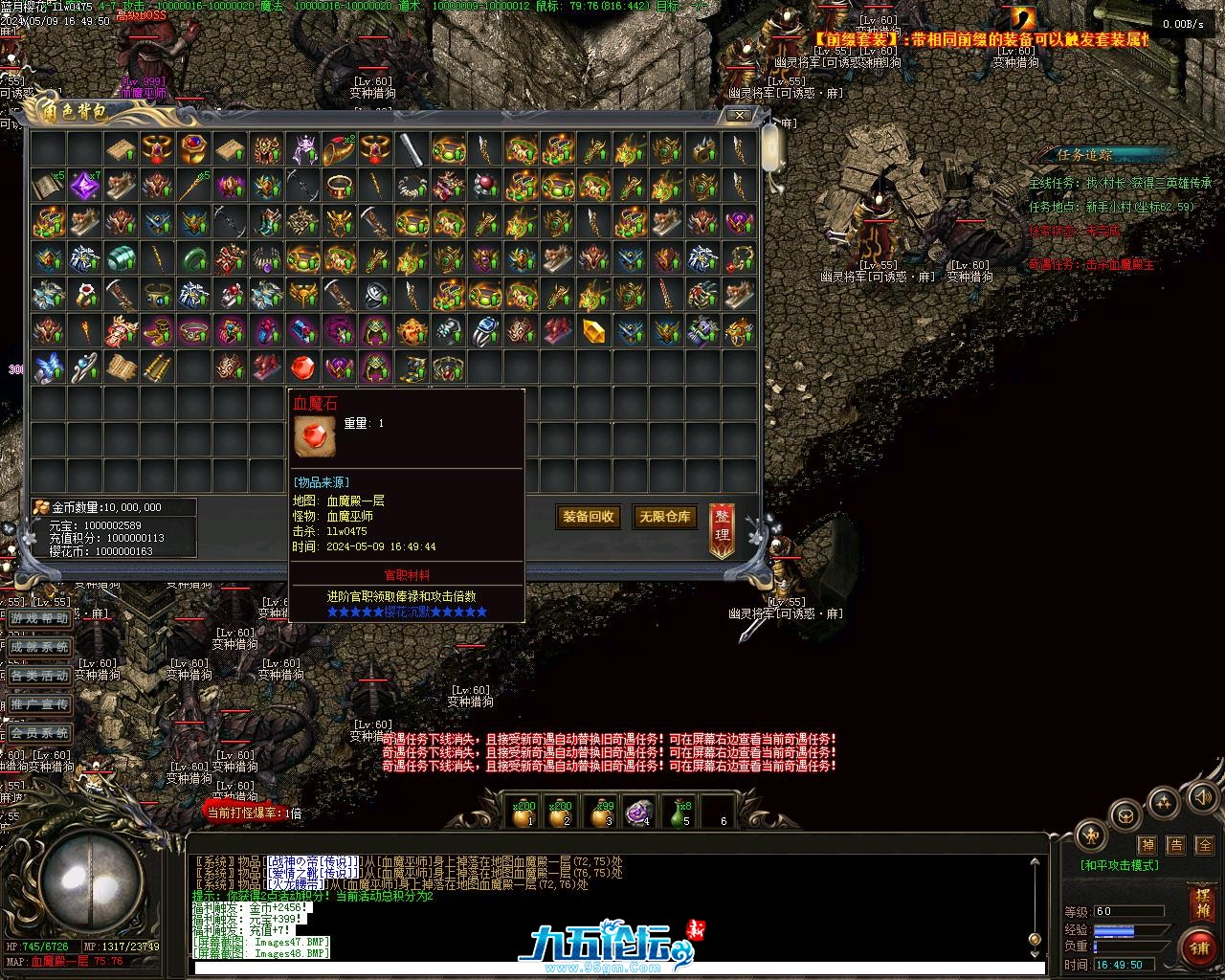The height and width of the screenshot is (980, 1225).
Task: Select the red 血魔石 gem in the bag
Action: pos(302,367)
